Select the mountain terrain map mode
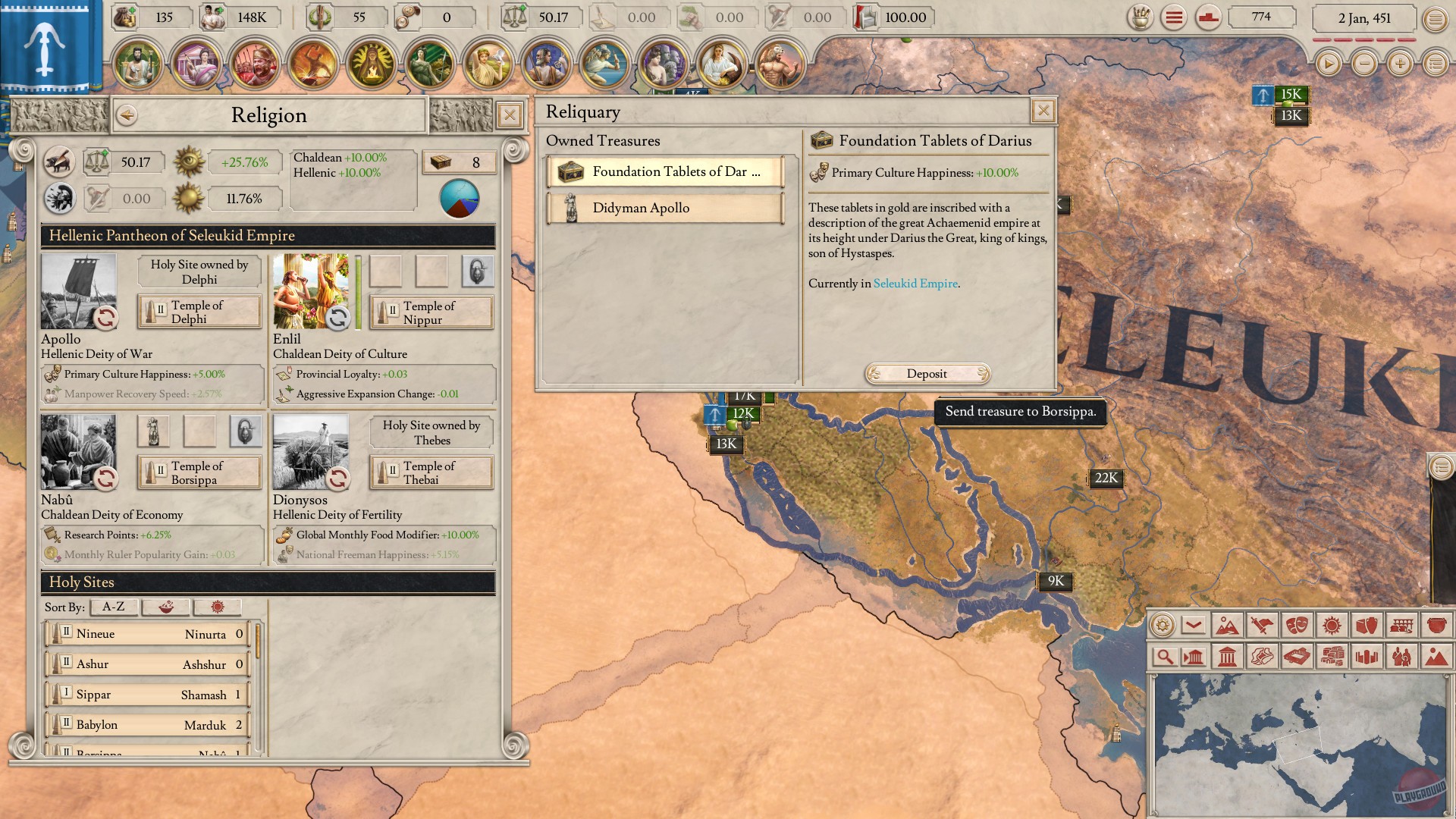 pyautogui.click(x=1228, y=626)
